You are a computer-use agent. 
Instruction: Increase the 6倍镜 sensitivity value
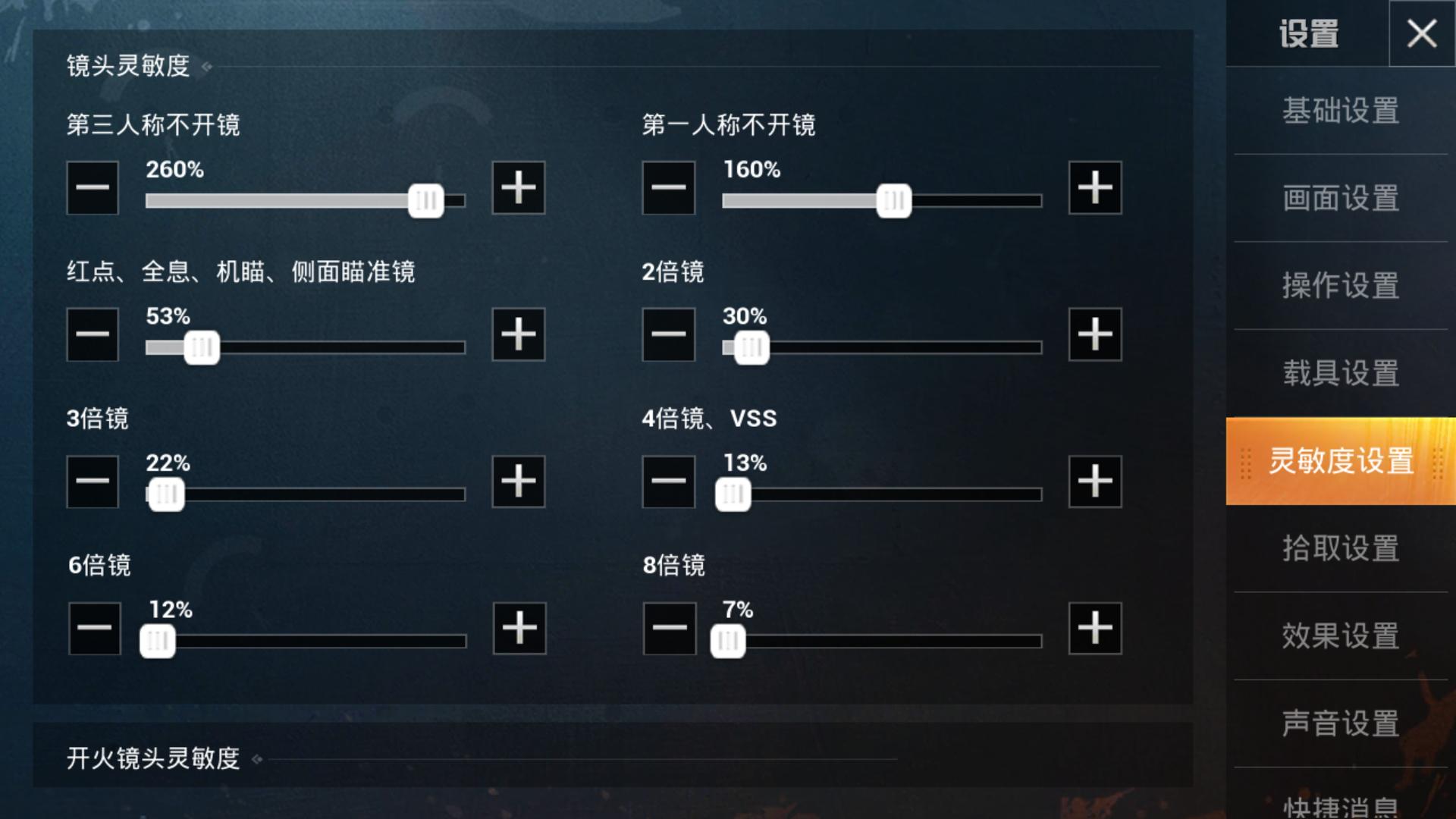pyautogui.click(x=518, y=628)
